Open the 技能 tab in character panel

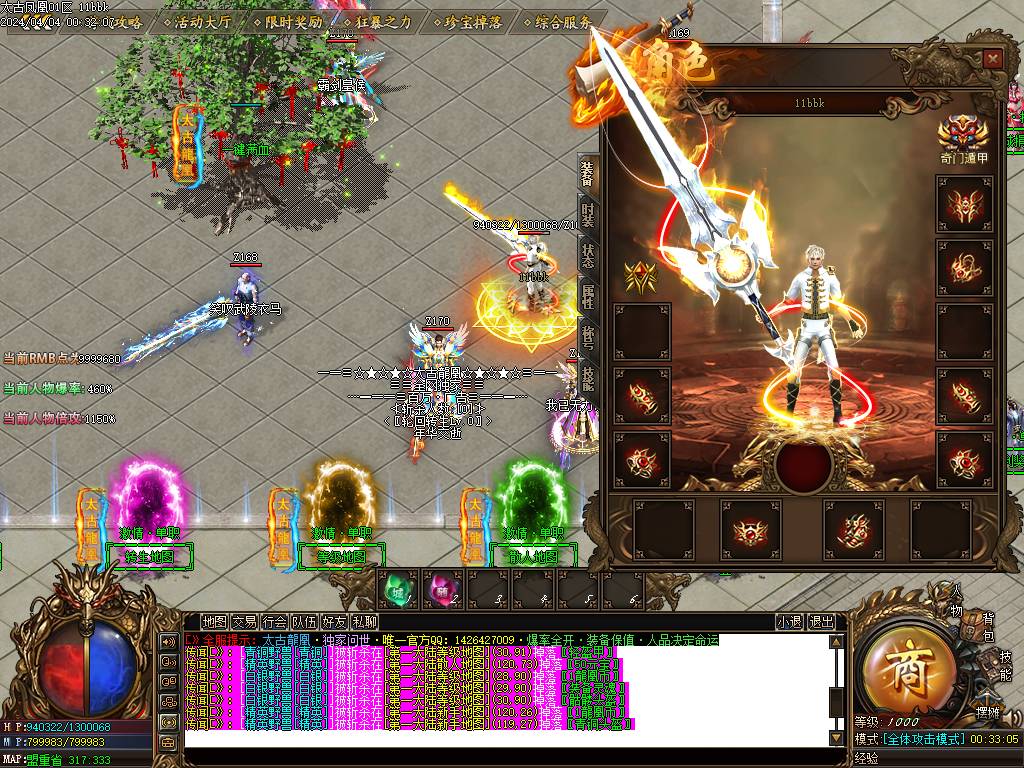588,377
